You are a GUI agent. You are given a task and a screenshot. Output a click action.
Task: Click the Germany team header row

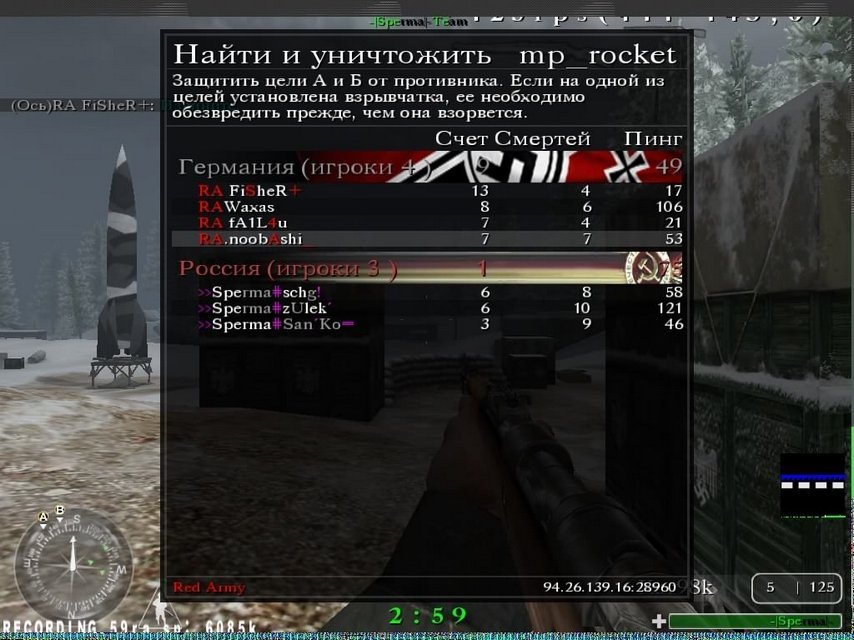(x=430, y=166)
